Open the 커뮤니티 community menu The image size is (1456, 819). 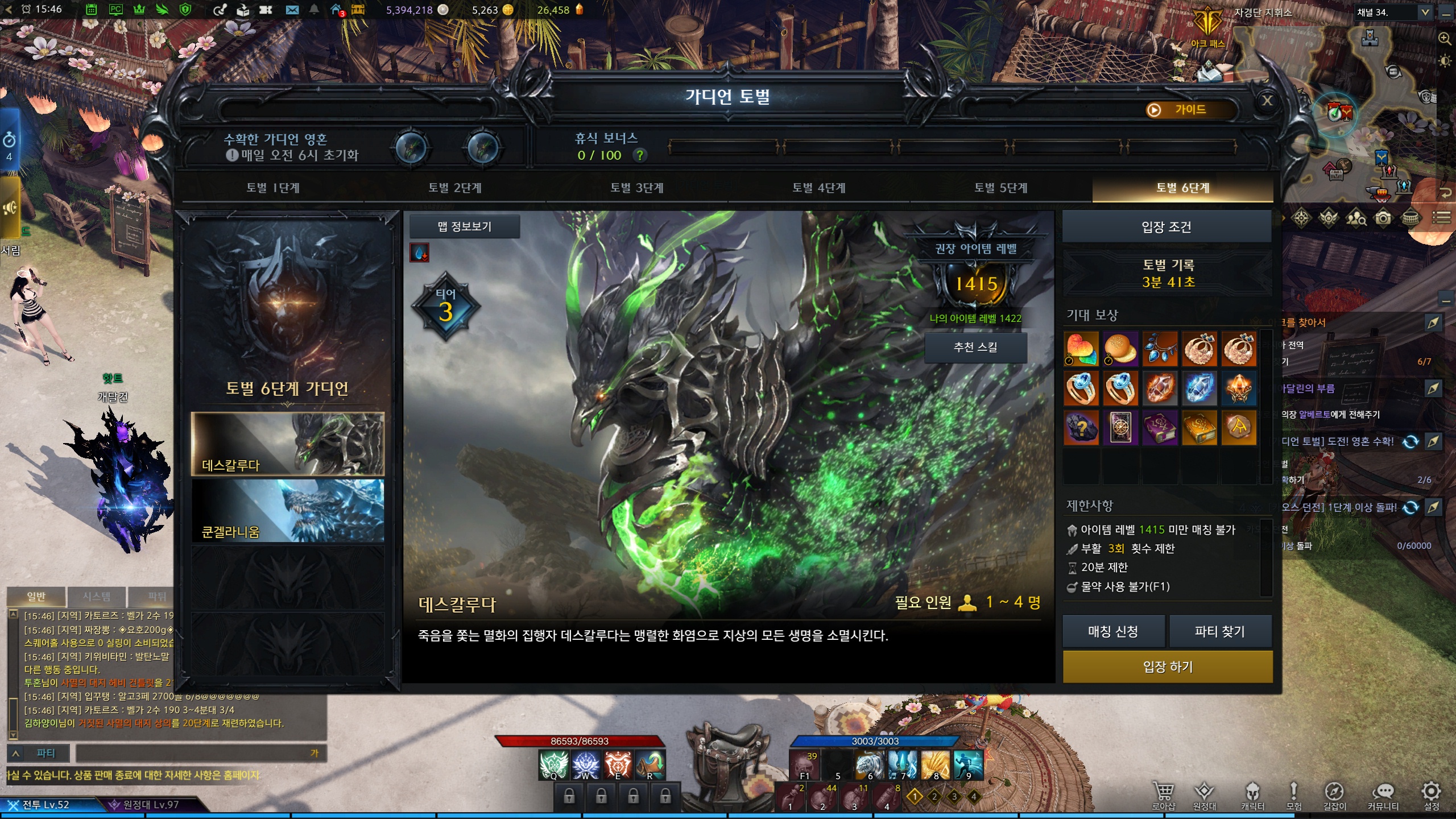pos(1383,795)
